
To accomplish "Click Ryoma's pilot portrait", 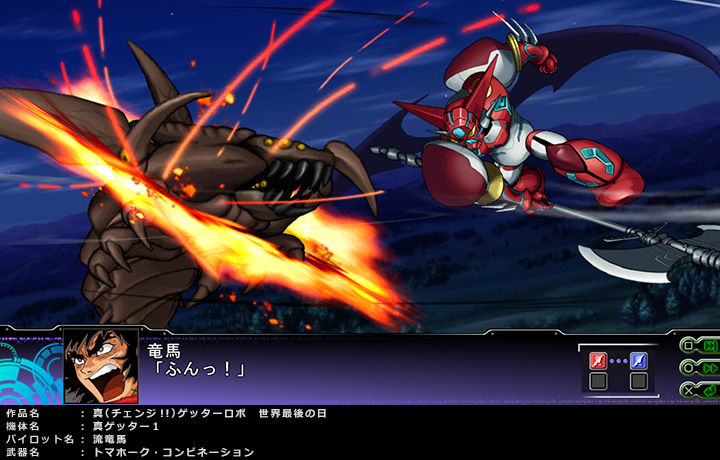I will (101, 366).
